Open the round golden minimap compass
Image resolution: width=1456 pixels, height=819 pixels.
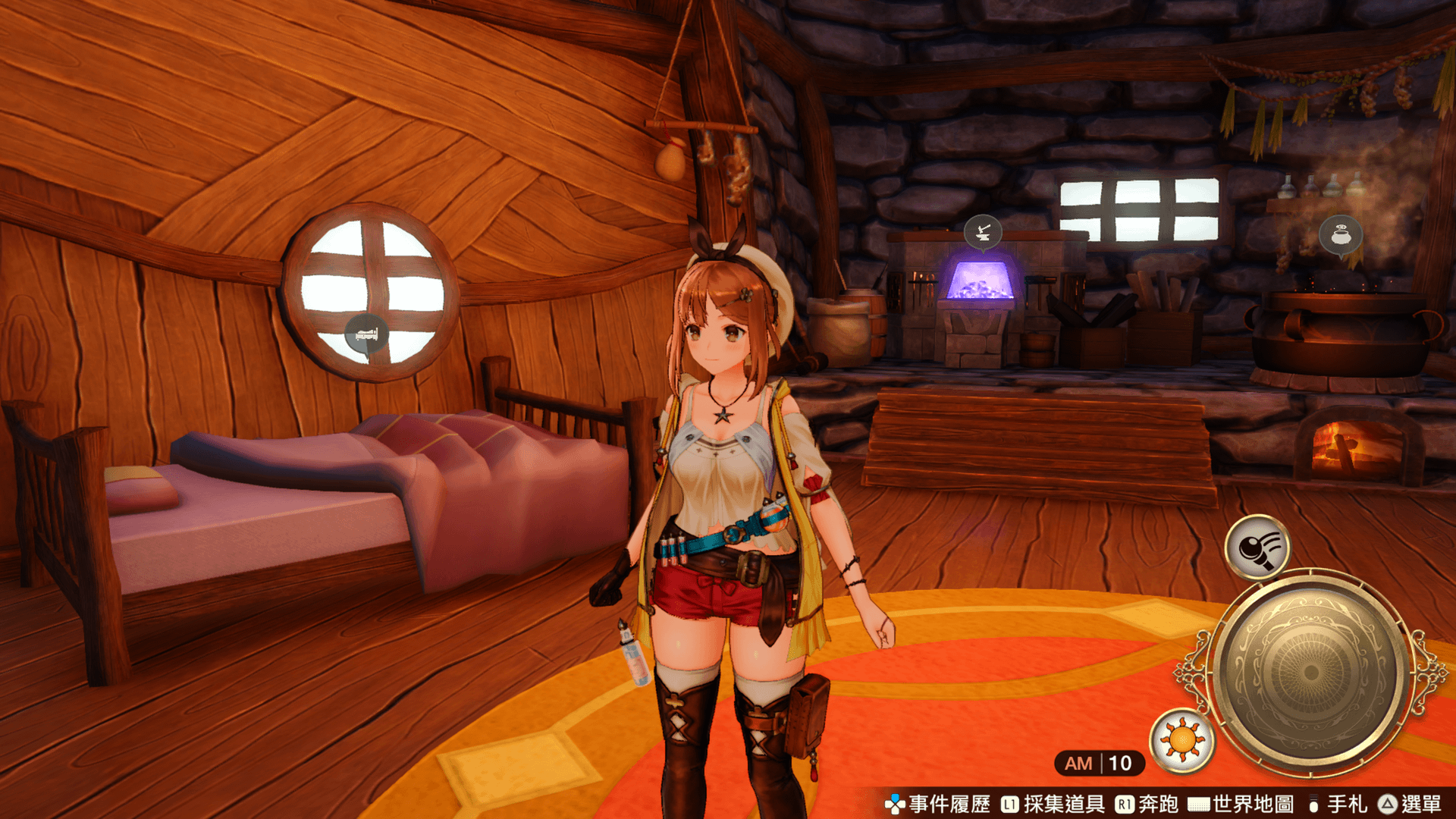pyautogui.click(x=1310, y=672)
